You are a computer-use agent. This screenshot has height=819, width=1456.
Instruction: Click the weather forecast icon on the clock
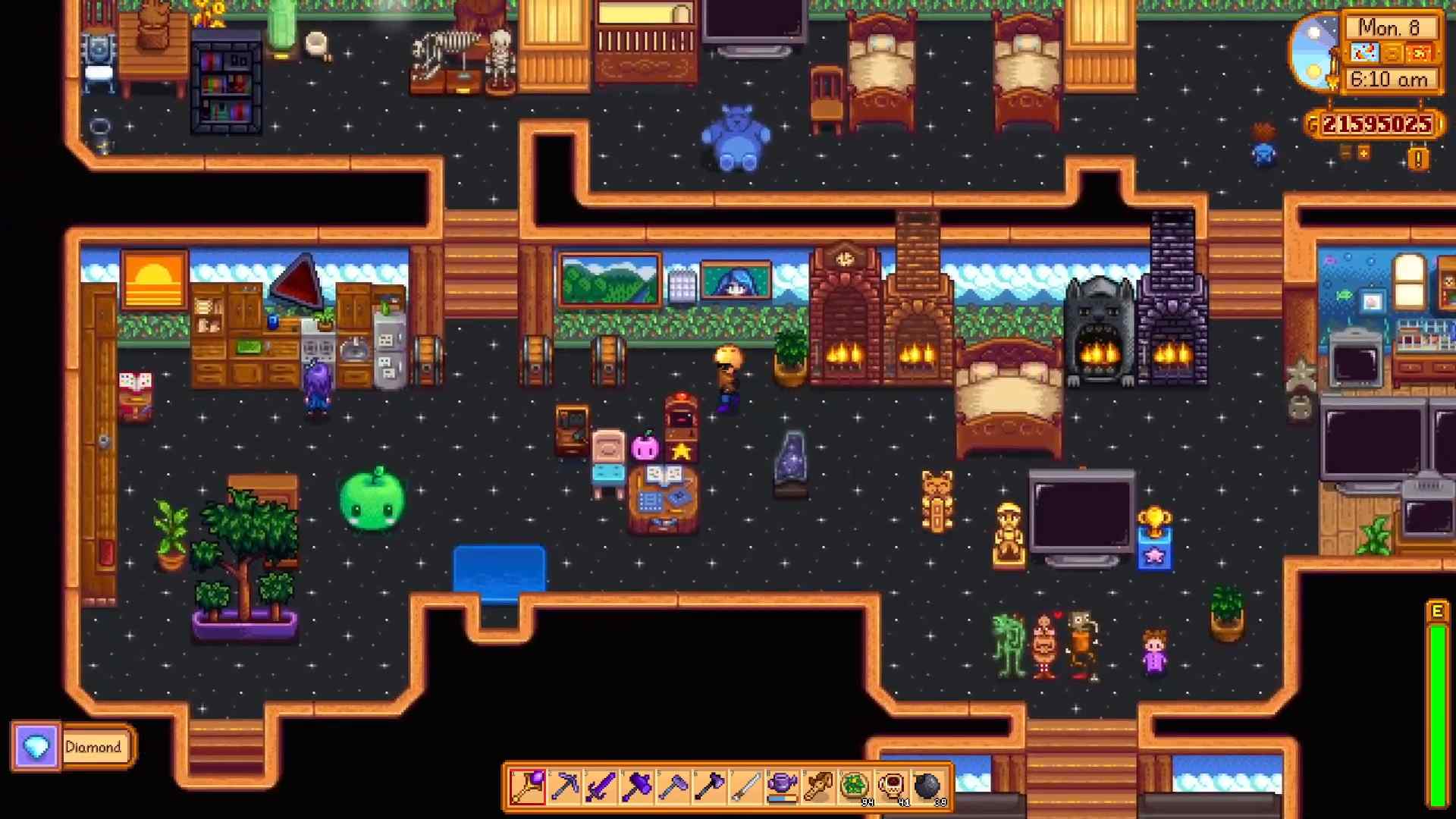tap(1364, 52)
